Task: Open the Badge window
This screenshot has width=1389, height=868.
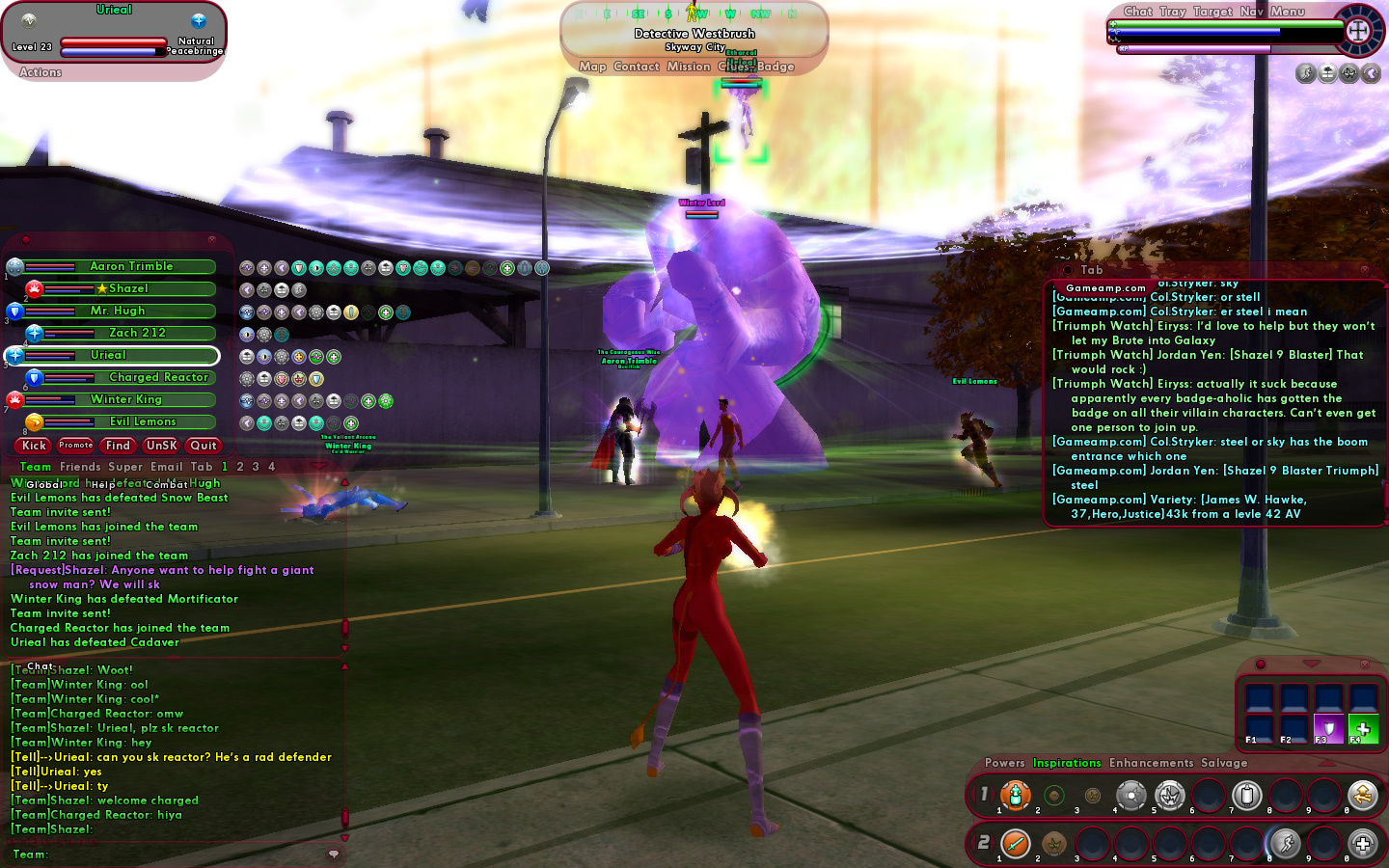Action: [776, 67]
